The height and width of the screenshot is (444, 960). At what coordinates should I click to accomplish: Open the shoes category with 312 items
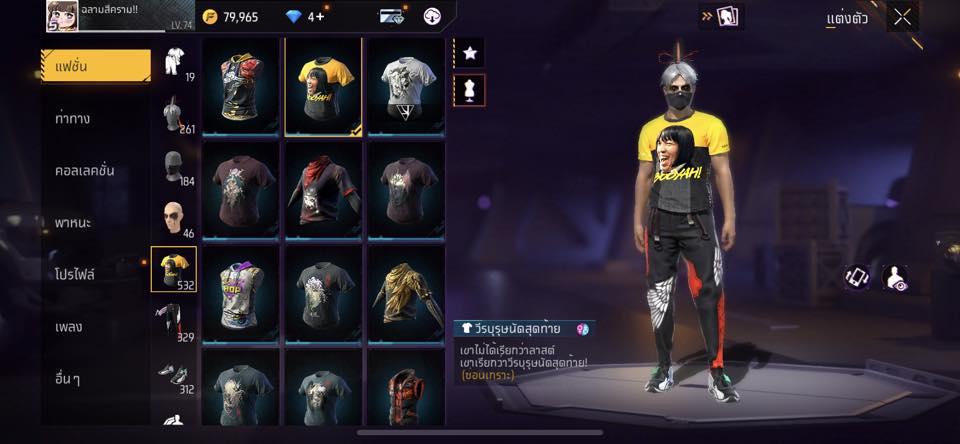click(173, 373)
